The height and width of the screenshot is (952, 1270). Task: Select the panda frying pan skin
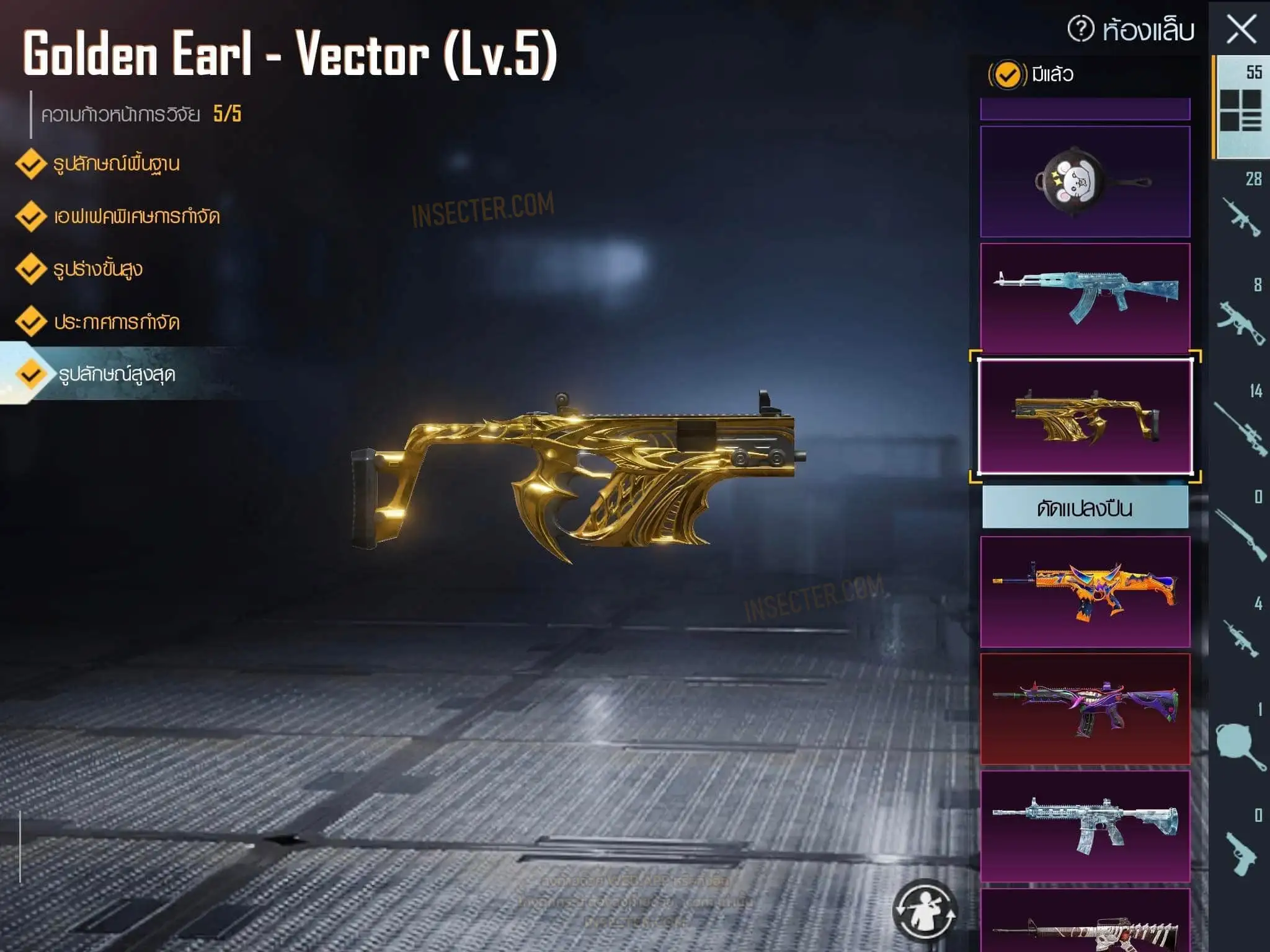1085,182
